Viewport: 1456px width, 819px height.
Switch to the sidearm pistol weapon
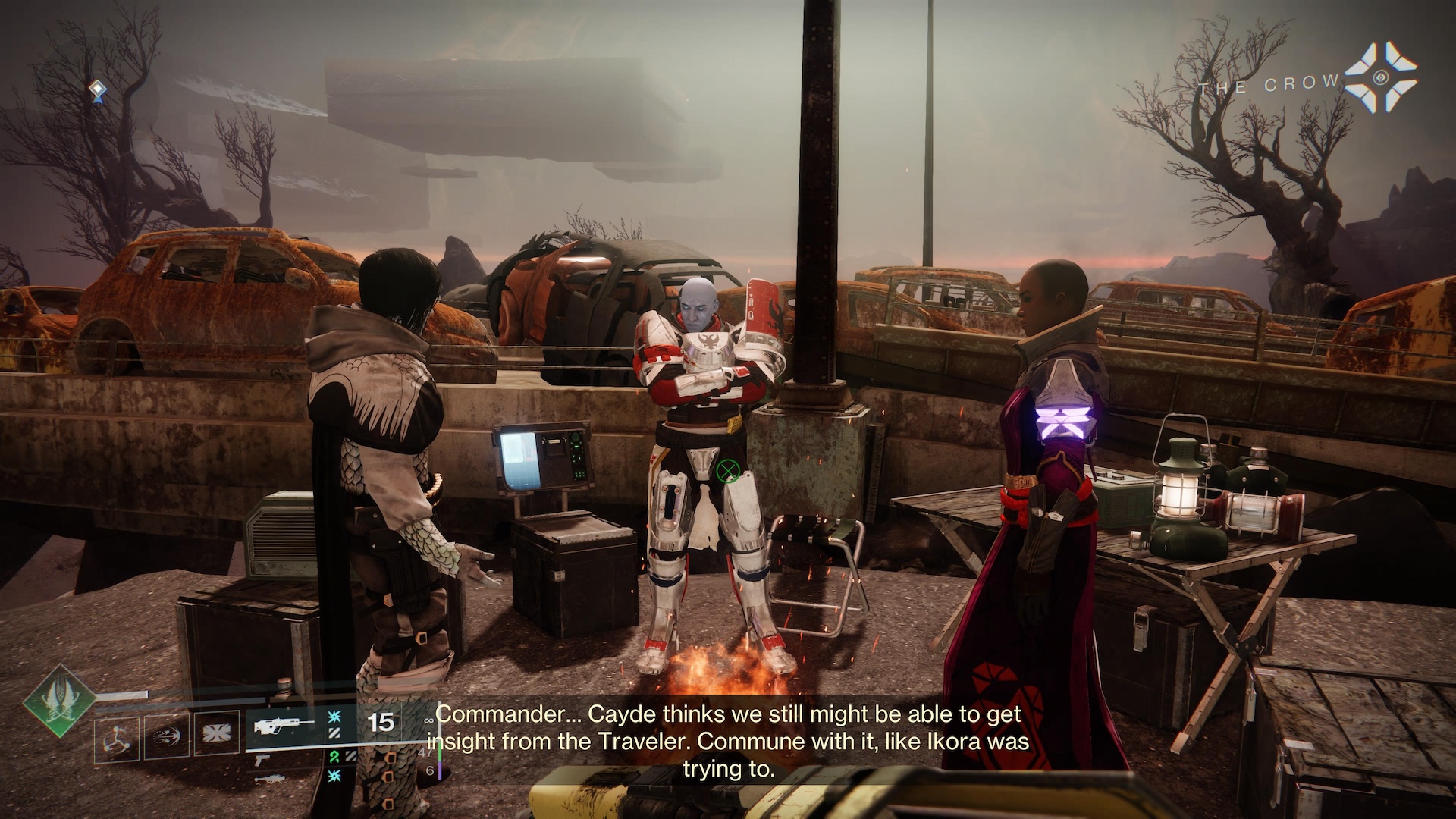tap(262, 760)
